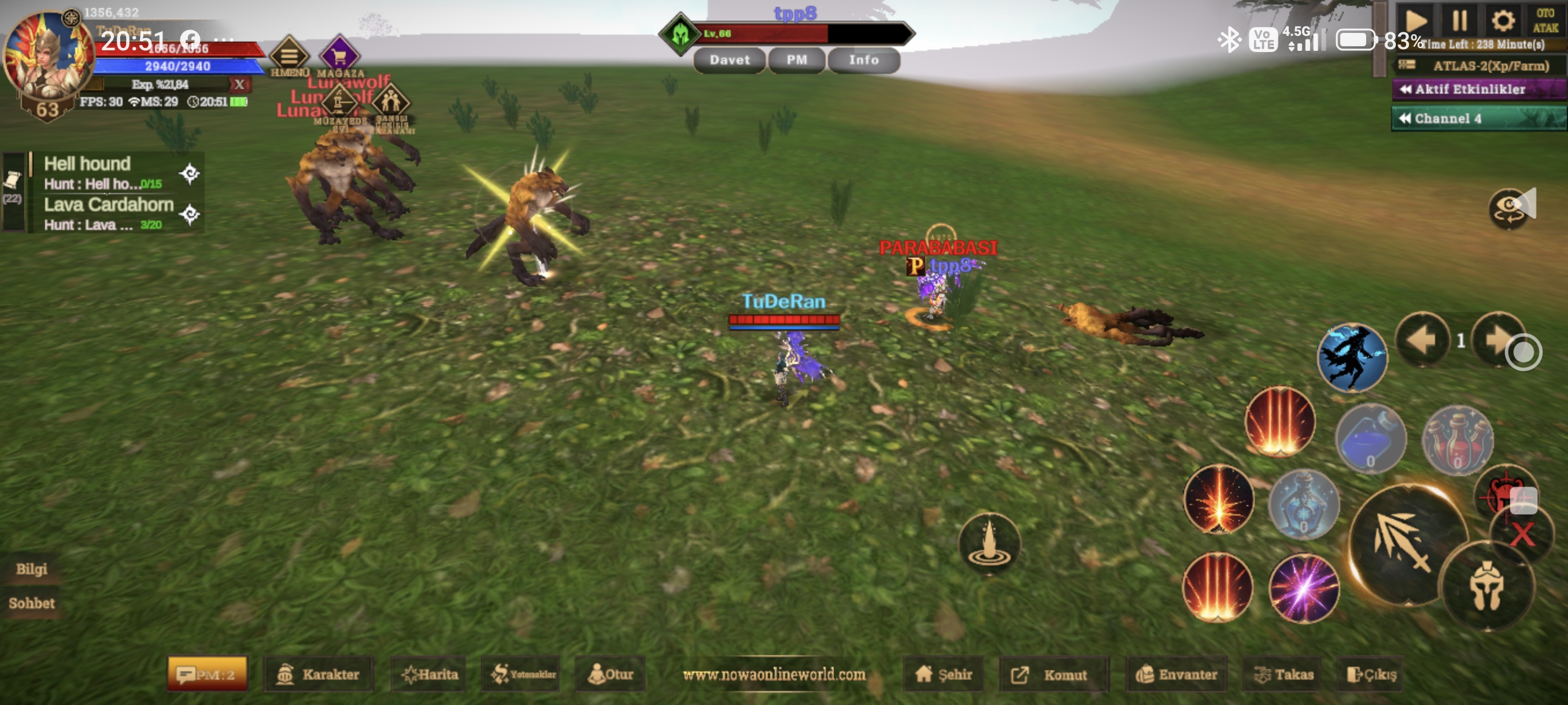Screen dimensions: 1568x705
Task: Send a Davet invite to target
Action: click(729, 60)
